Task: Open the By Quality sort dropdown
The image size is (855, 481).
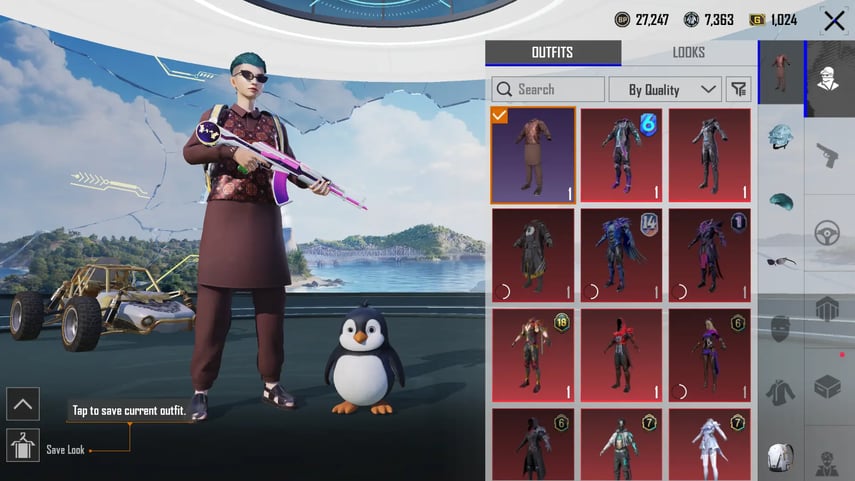Action: (665, 89)
